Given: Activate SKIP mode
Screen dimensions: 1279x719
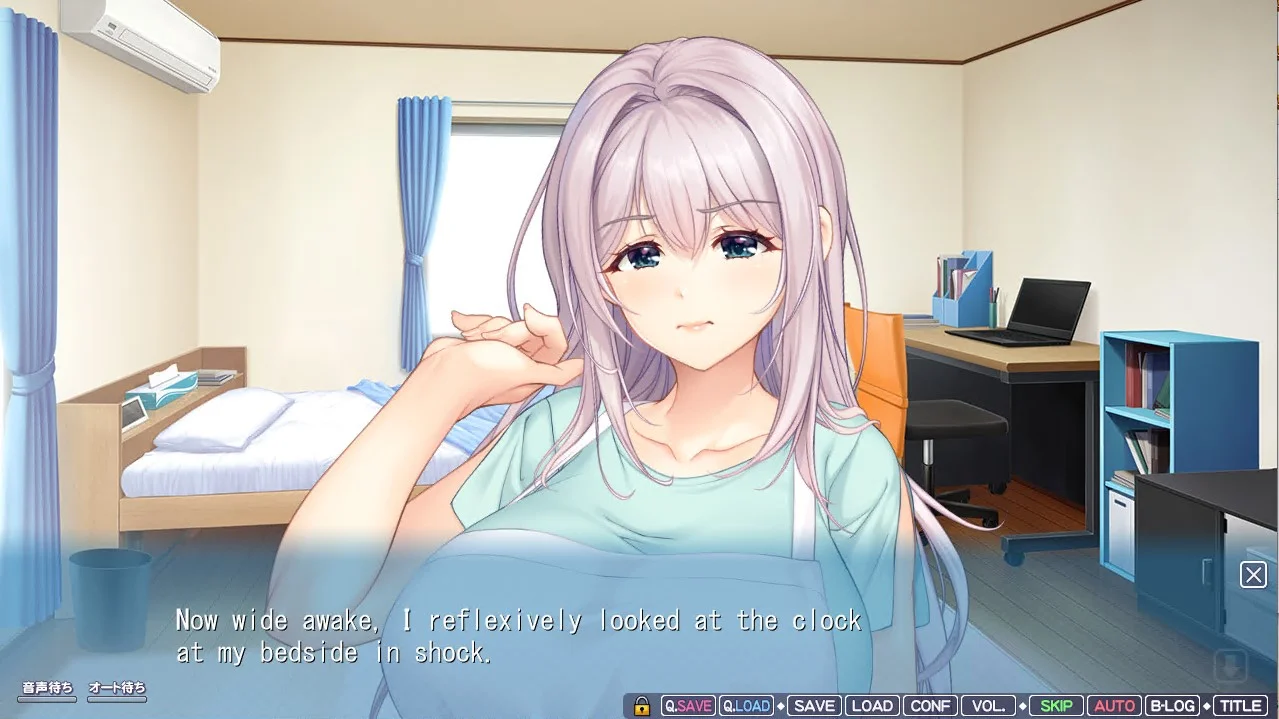Looking at the screenshot, I should coord(1055,706).
